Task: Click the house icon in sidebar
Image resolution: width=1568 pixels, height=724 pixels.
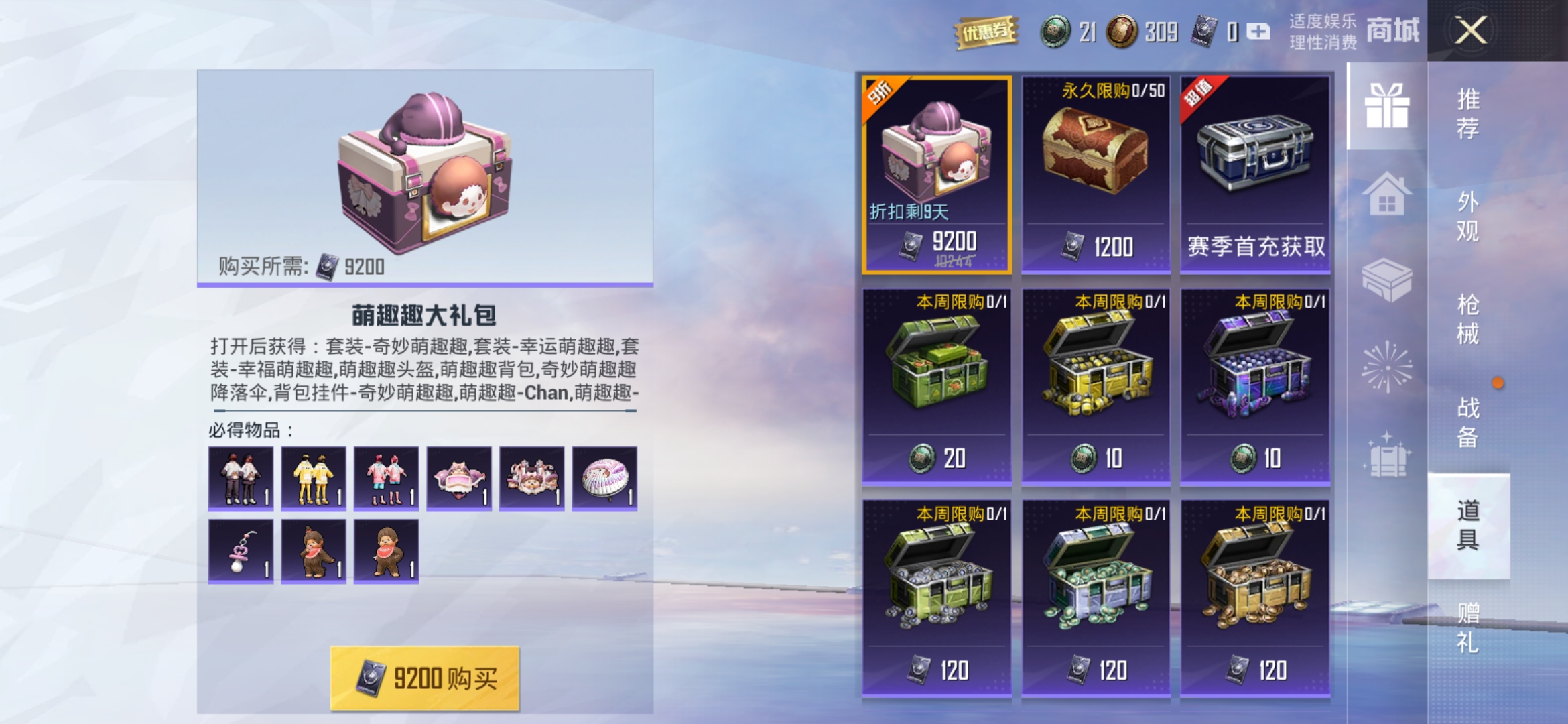Action: 1386,194
